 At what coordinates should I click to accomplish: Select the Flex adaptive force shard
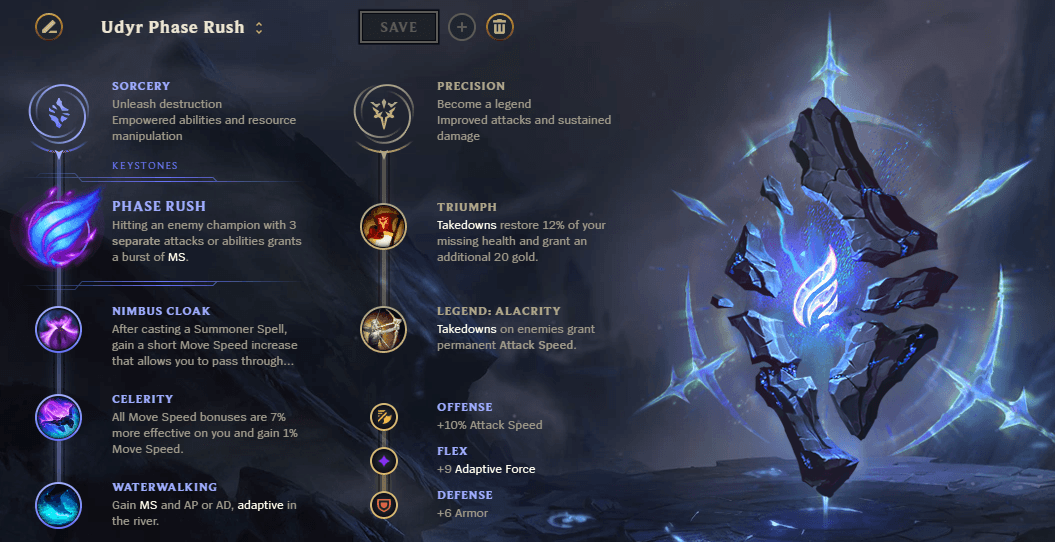[x=383, y=460]
